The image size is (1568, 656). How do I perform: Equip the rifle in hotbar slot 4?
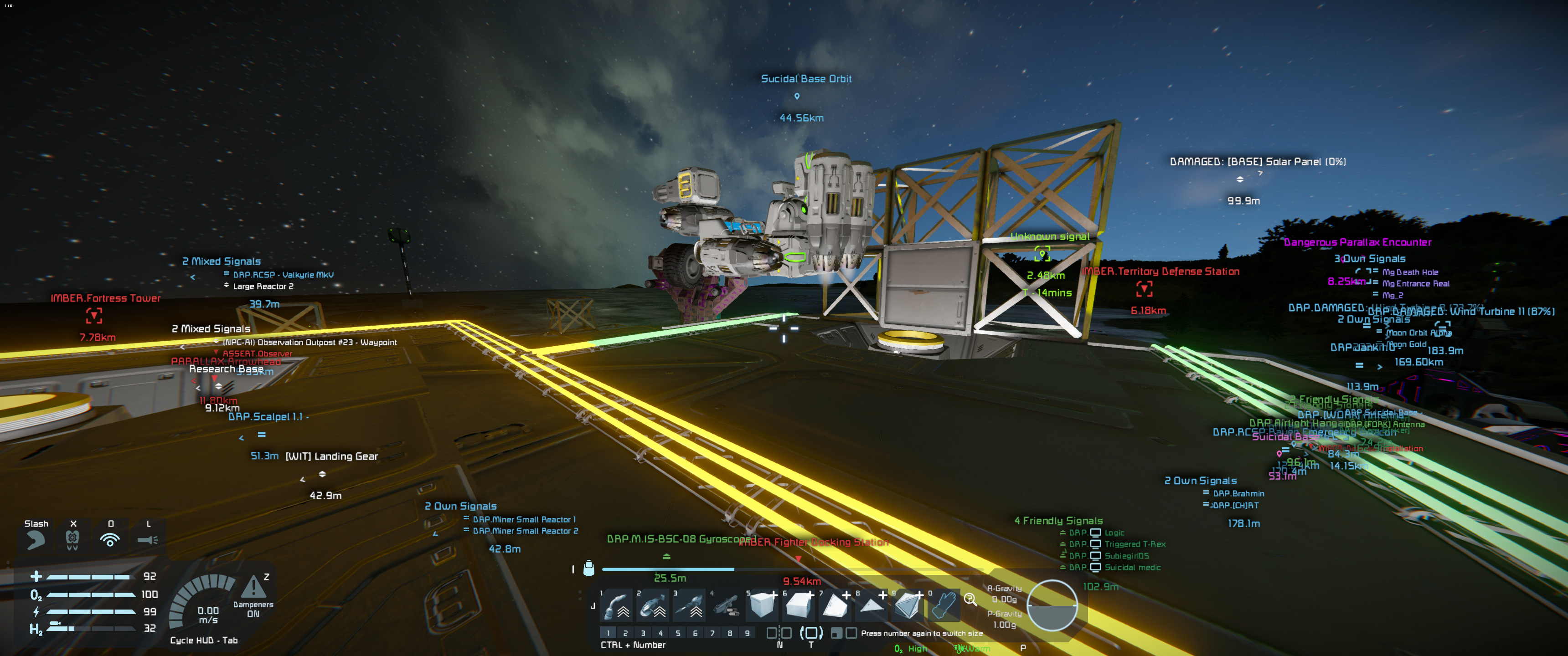click(x=726, y=605)
